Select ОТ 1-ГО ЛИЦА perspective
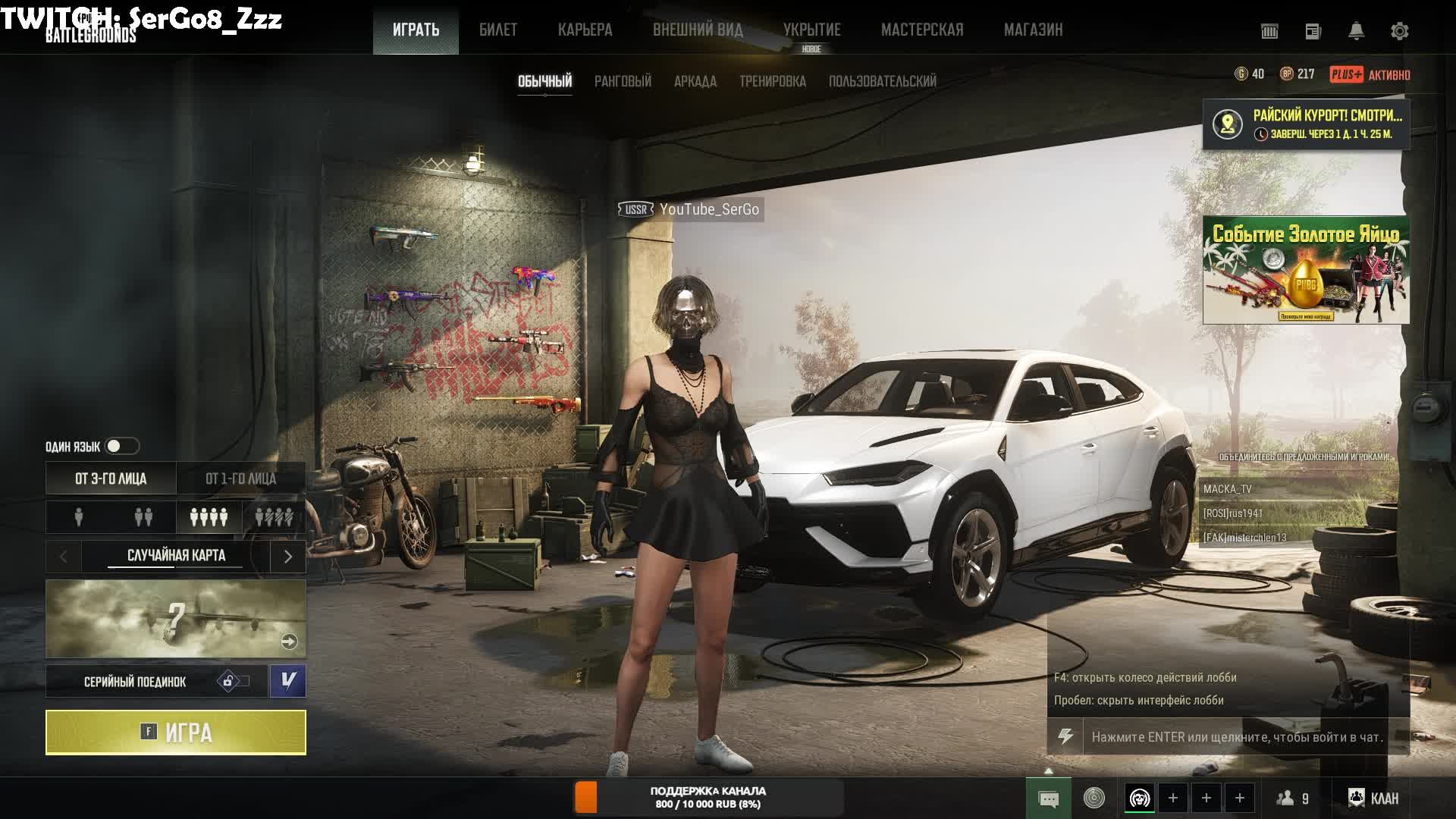The width and height of the screenshot is (1456, 819). 241,479
